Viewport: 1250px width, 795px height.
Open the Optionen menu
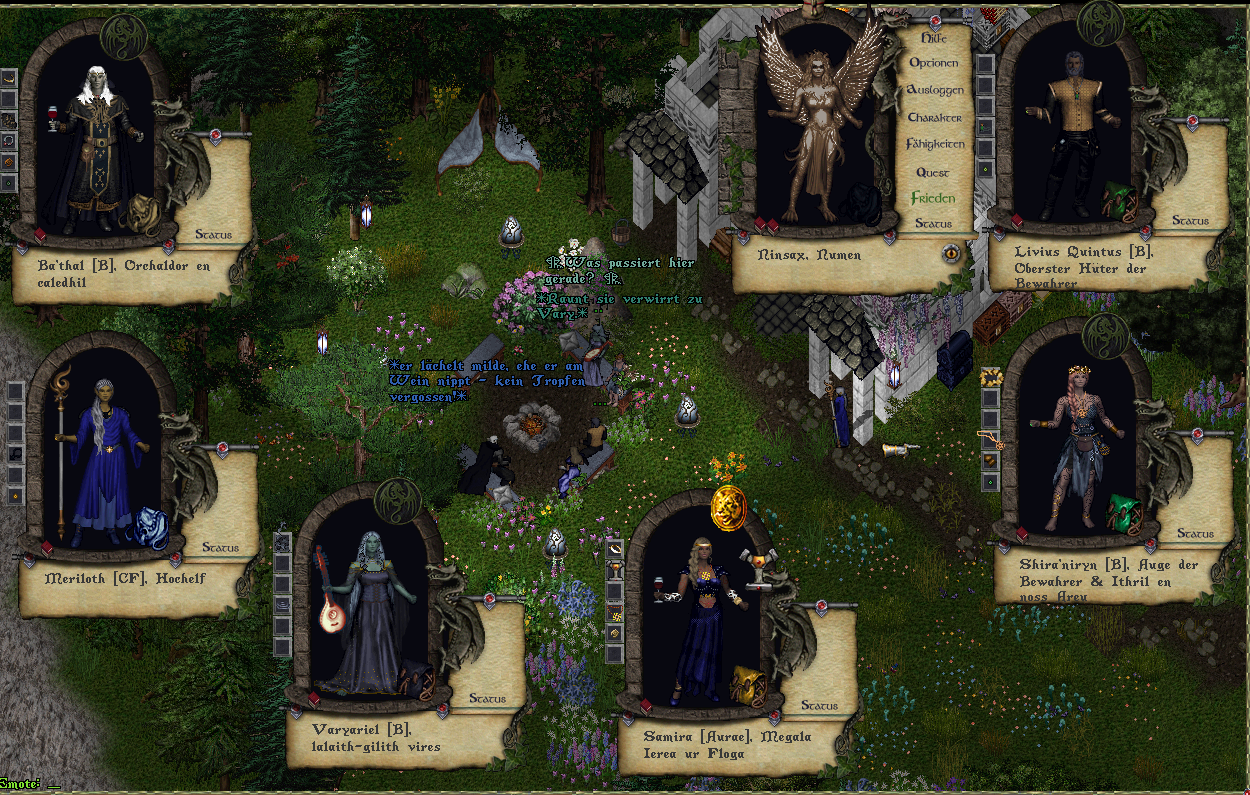[933, 63]
